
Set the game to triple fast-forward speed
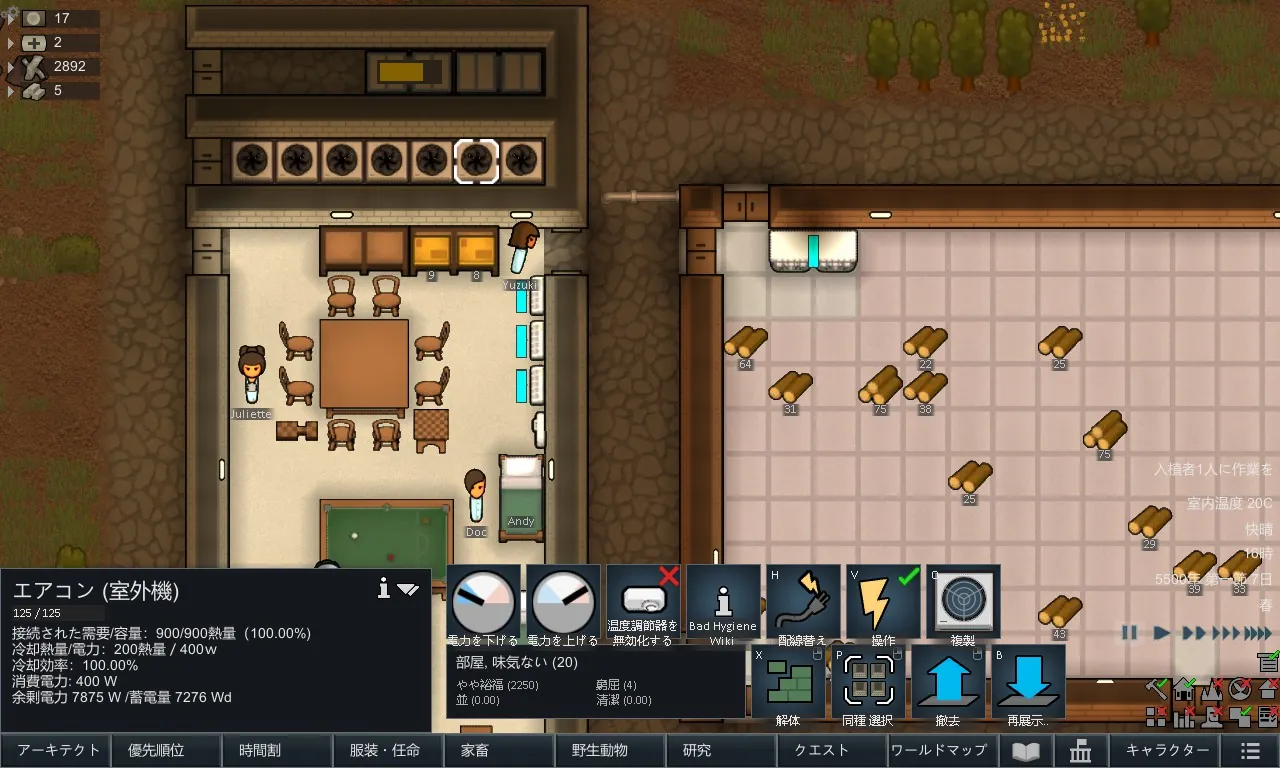point(1226,632)
